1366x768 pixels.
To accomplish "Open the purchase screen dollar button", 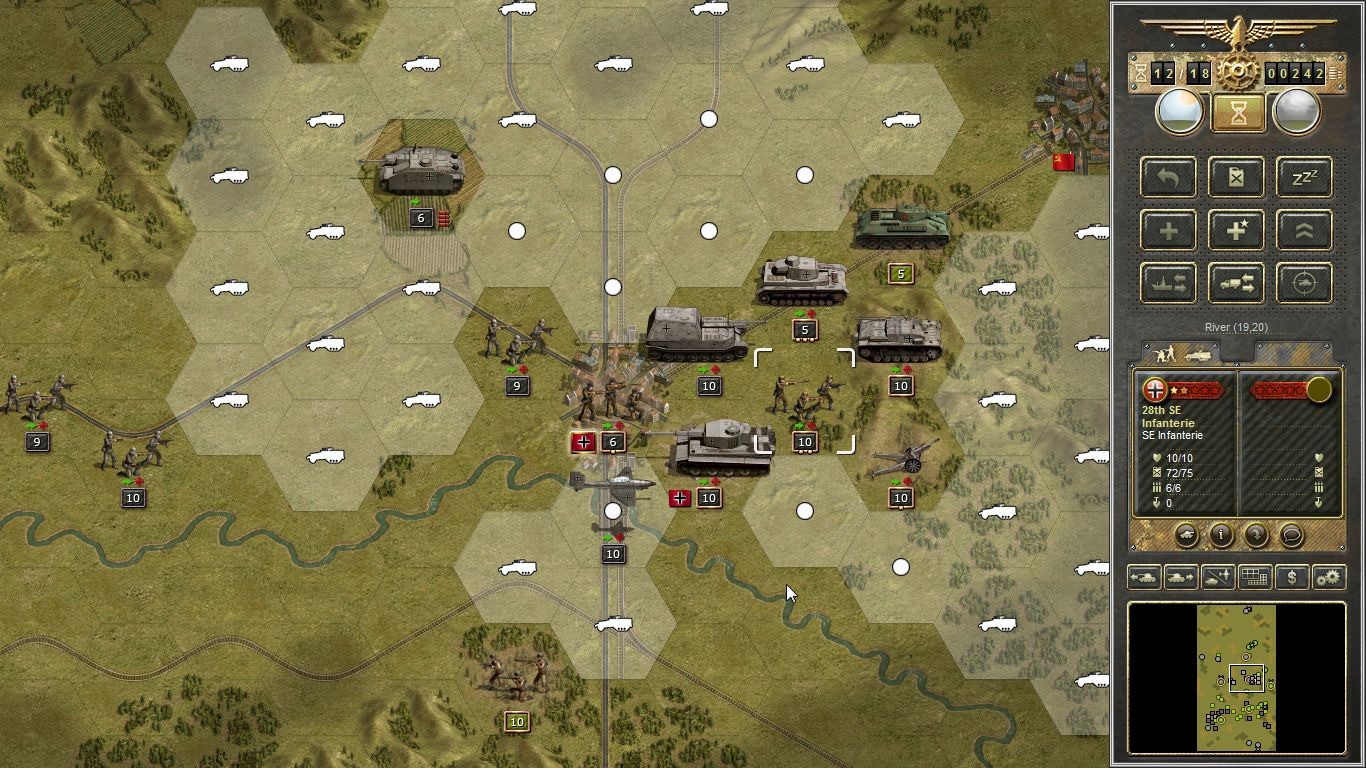I will coord(1292,577).
